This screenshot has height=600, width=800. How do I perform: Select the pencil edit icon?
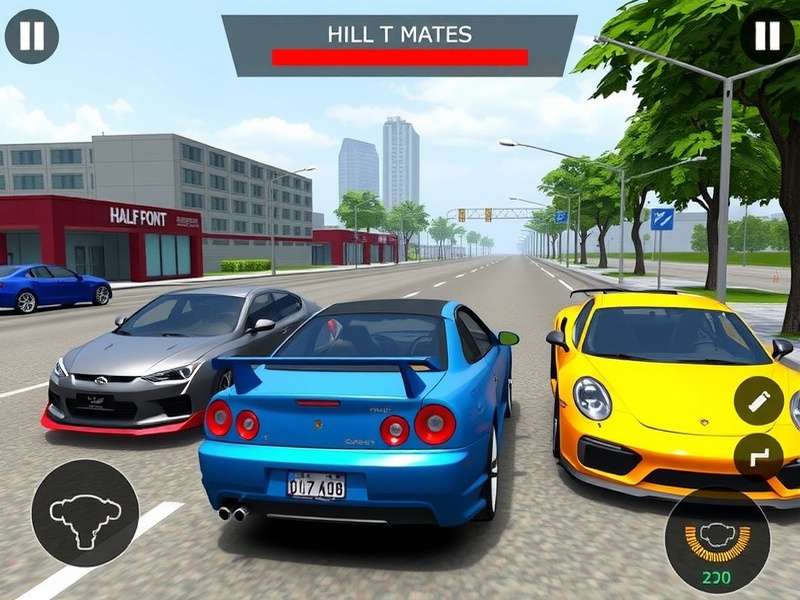[759, 401]
